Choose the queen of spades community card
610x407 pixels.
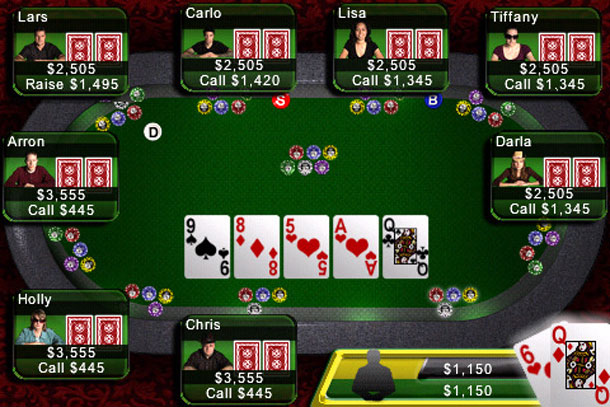point(405,246)
